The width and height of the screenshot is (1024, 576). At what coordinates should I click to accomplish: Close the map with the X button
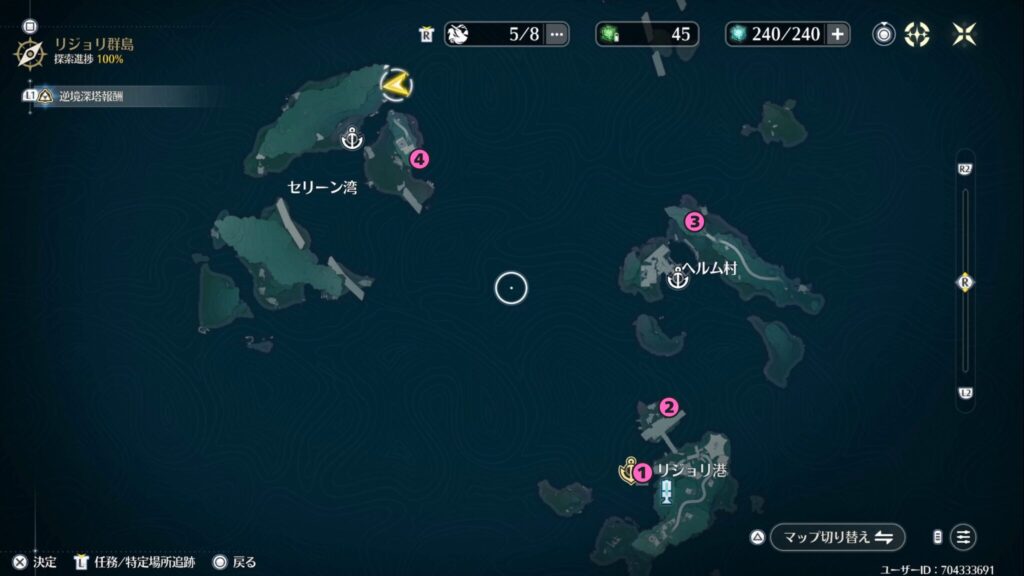964,34
